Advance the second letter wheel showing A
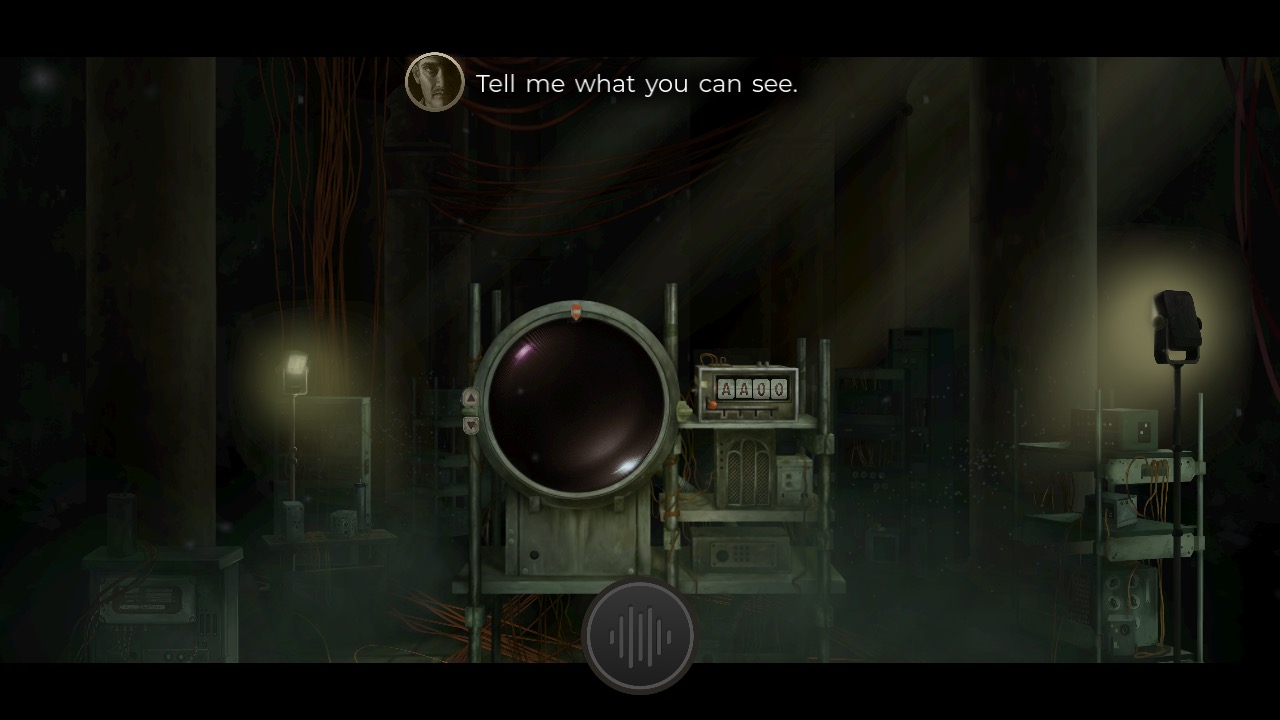 [x=744, y=389]
